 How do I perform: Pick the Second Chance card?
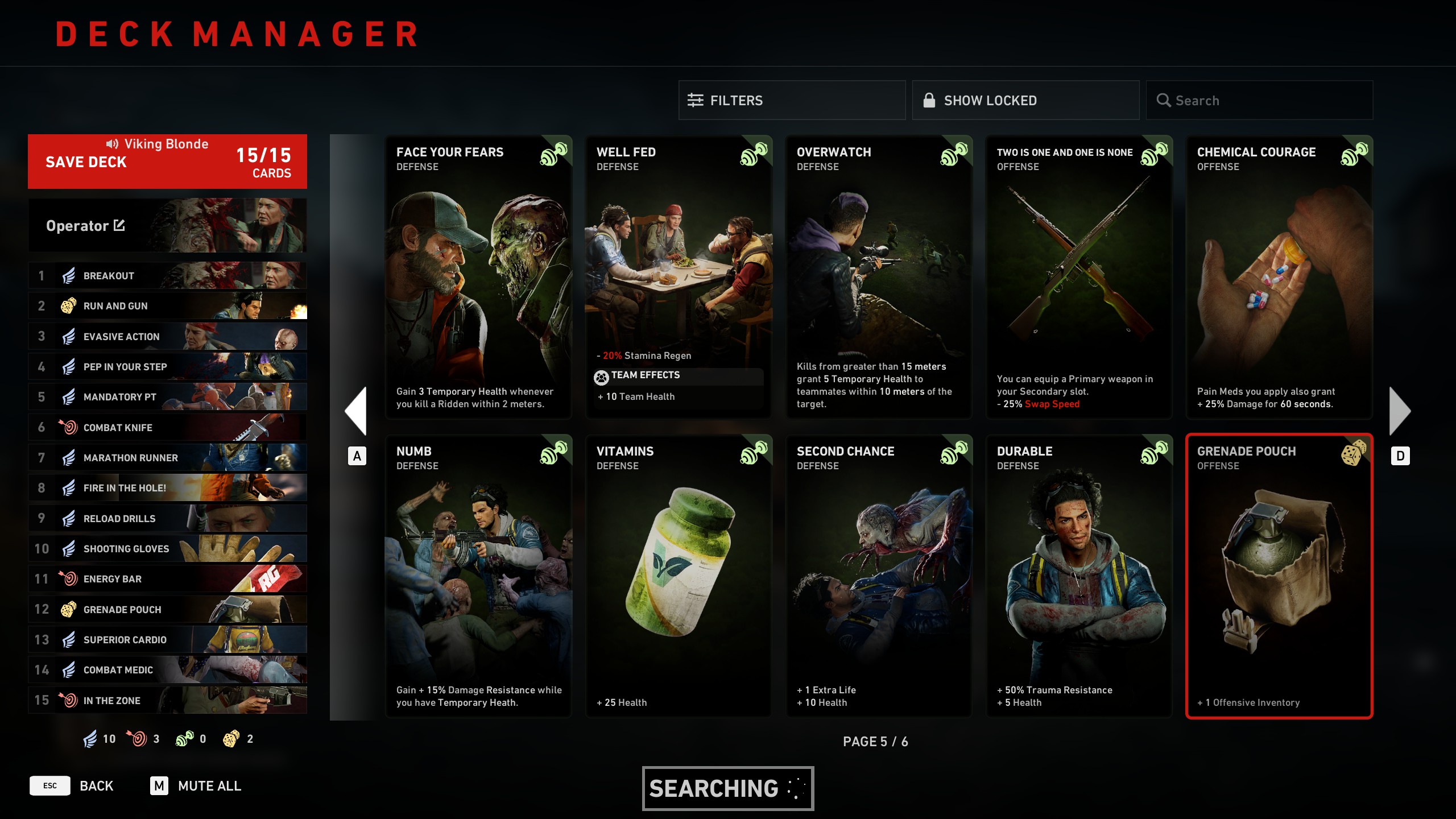click(879, 576)
